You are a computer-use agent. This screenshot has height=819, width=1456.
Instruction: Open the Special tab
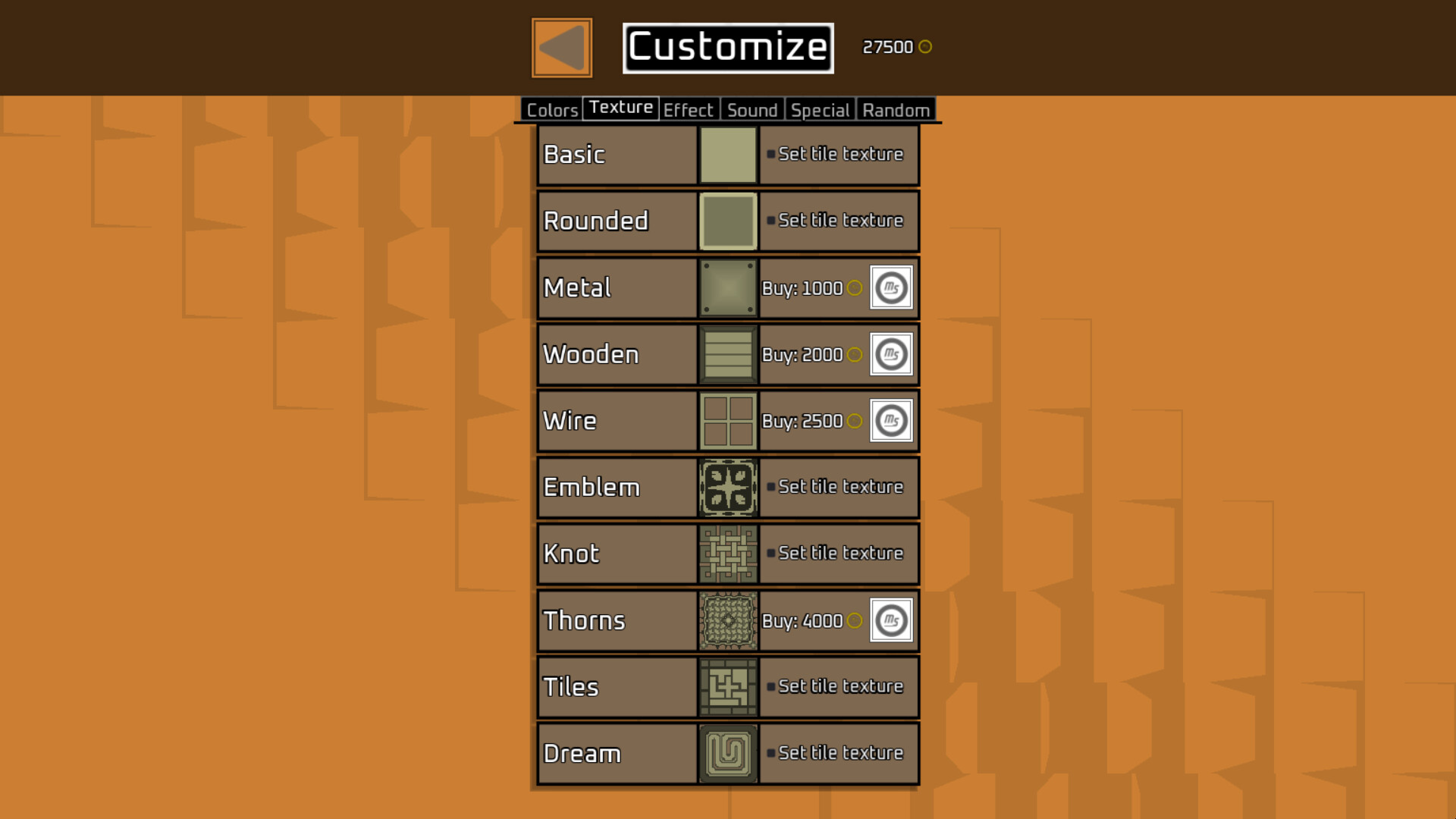[x=820, y=110]
